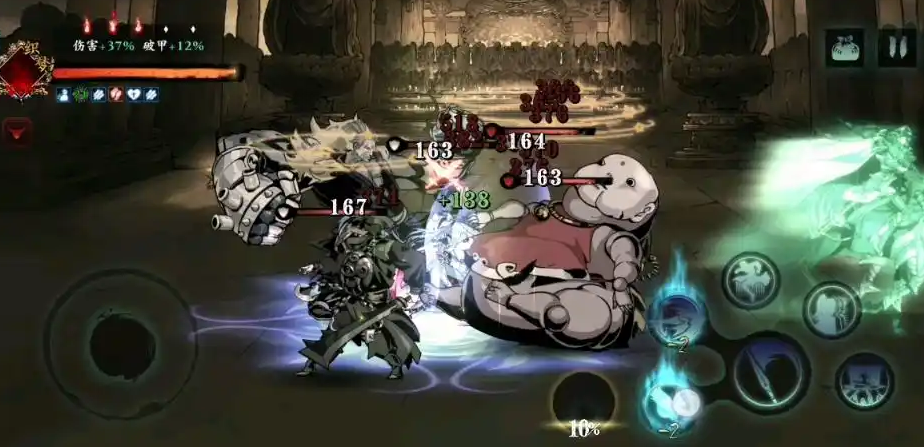Tap the virtual movement joystick
Viewport: 924px width, 447px height.
[x=120, y=345]
